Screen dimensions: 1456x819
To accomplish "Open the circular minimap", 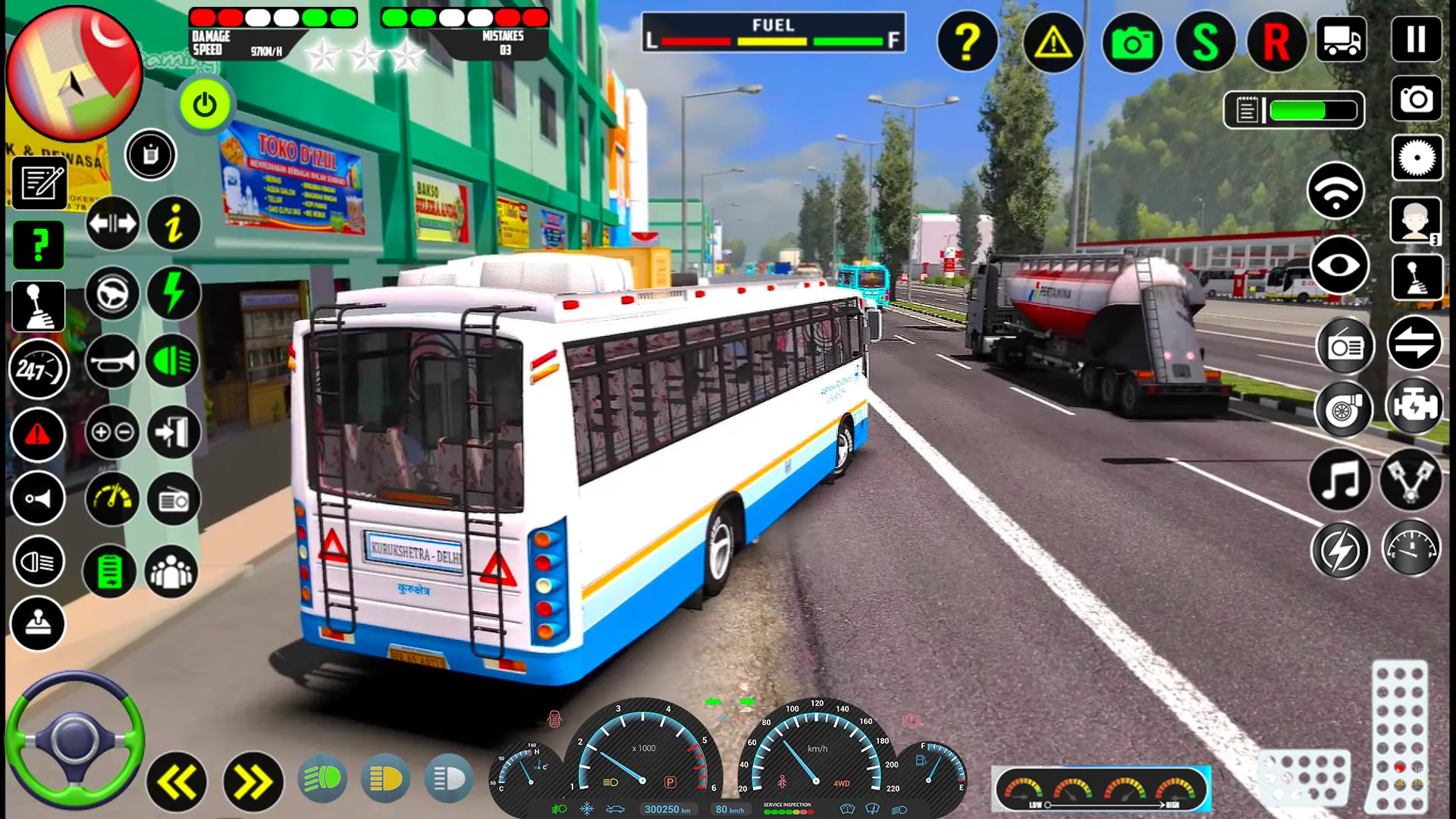I will click(x=74, y=74).
